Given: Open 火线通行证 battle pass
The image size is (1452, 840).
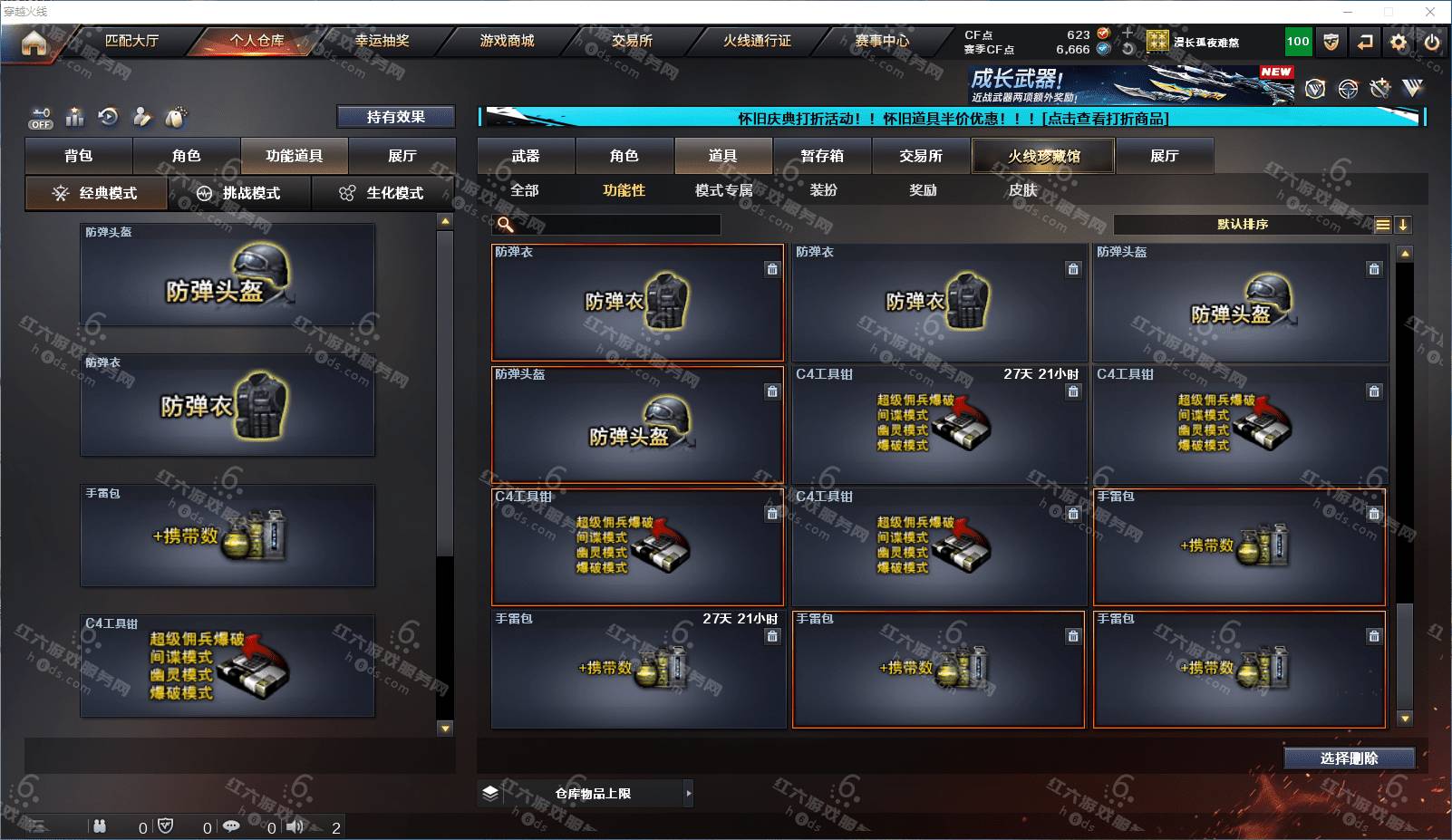Looking at the screenshot, I should pyautogui.click(x=757, y=41).
